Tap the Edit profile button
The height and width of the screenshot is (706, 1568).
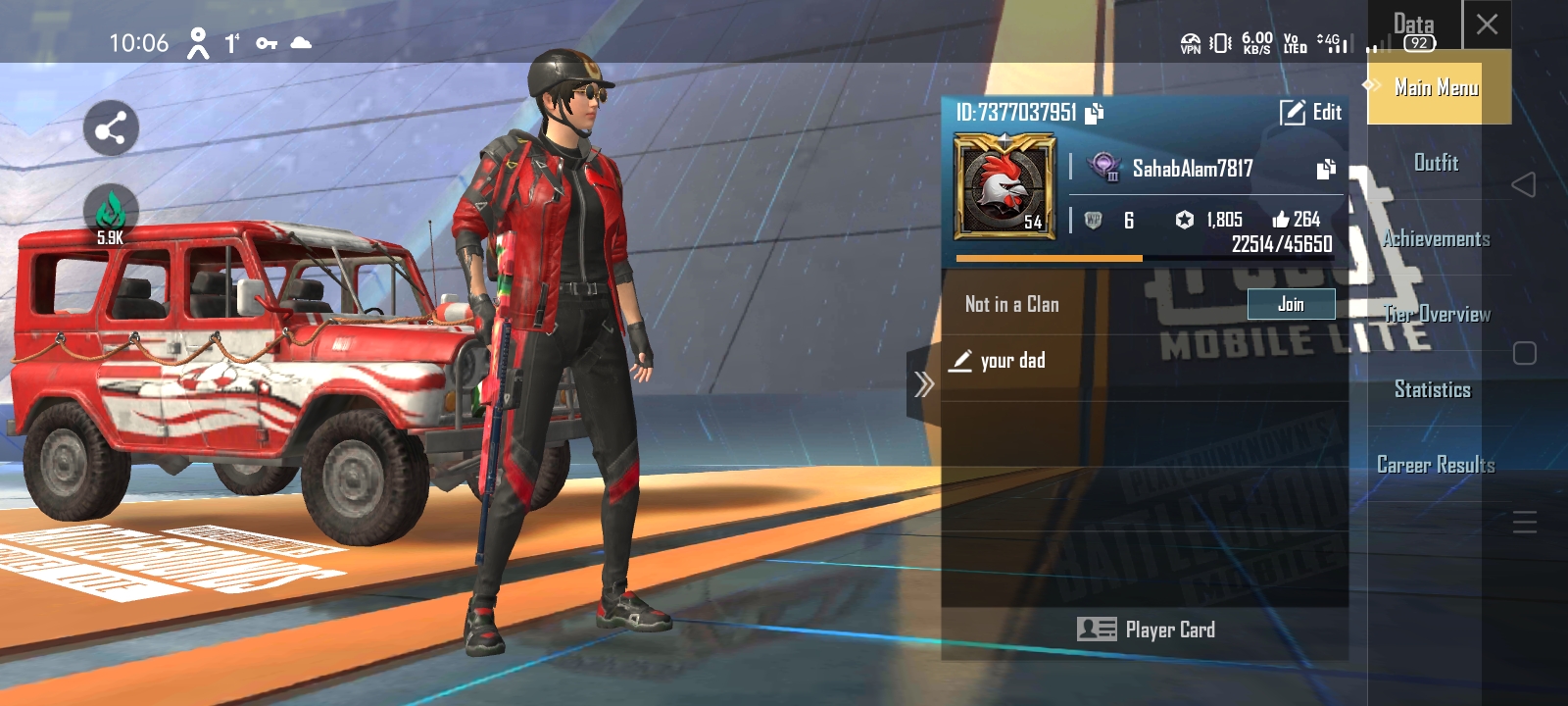[1311, 113]
